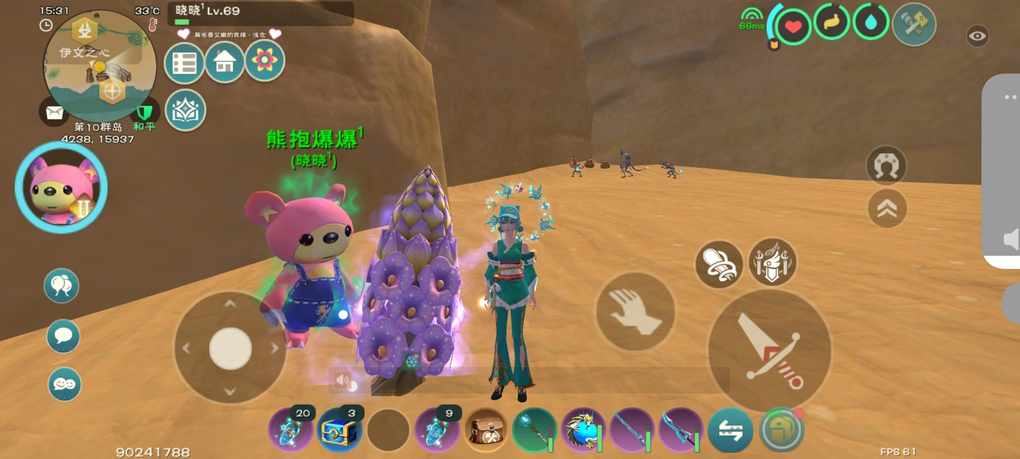Open the chat speech bubble

pyautogui.click(x=64, y=335)
